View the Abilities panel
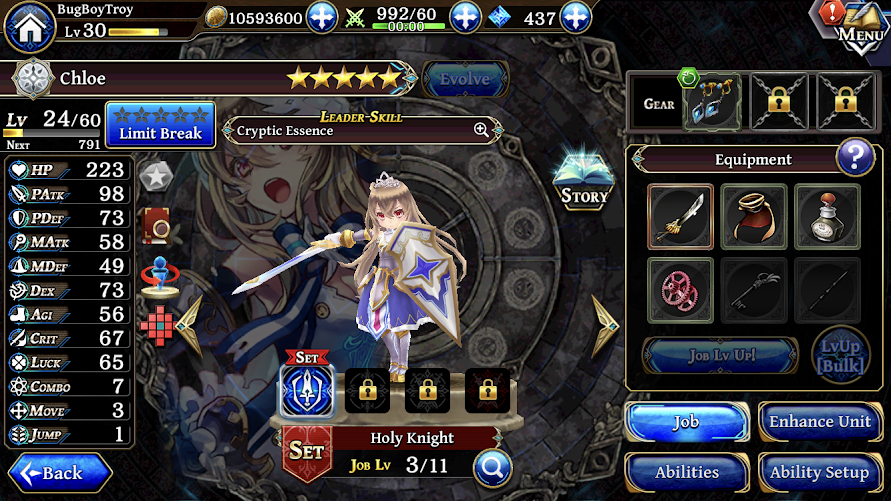891x501 pixels. [686, 472]
